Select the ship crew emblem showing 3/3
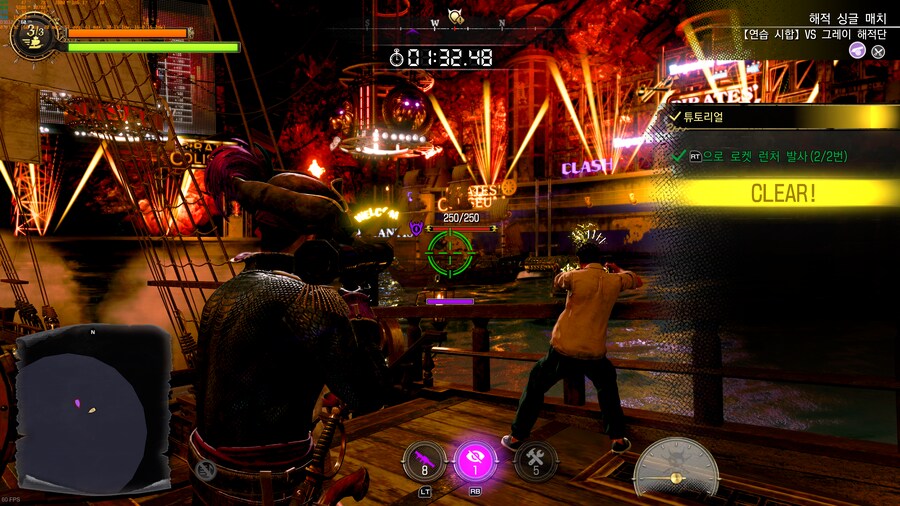Image resolution: width=900 pixels, height=506 pixels. click(36, 35)
